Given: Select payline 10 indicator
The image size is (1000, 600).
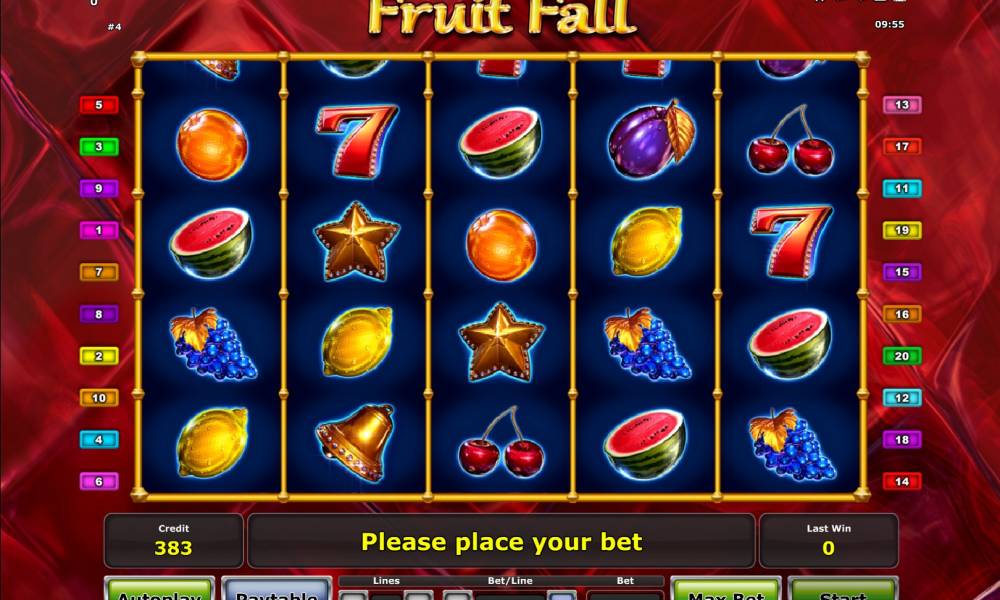Looking at the screenshot, I should 99,398.
